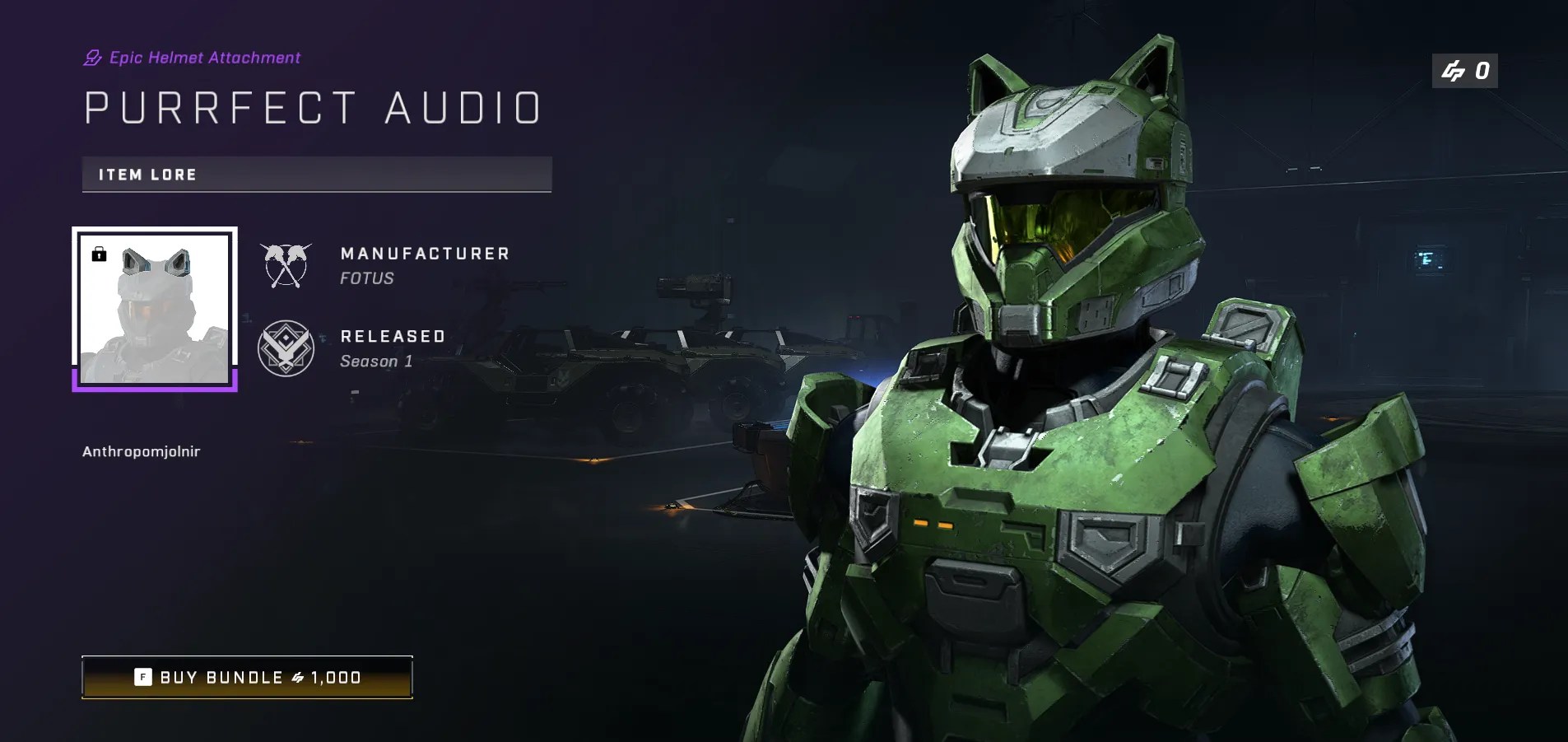Click the credits balance counter showing 0
1568x742 pixels.
(x=1466, y=71)
